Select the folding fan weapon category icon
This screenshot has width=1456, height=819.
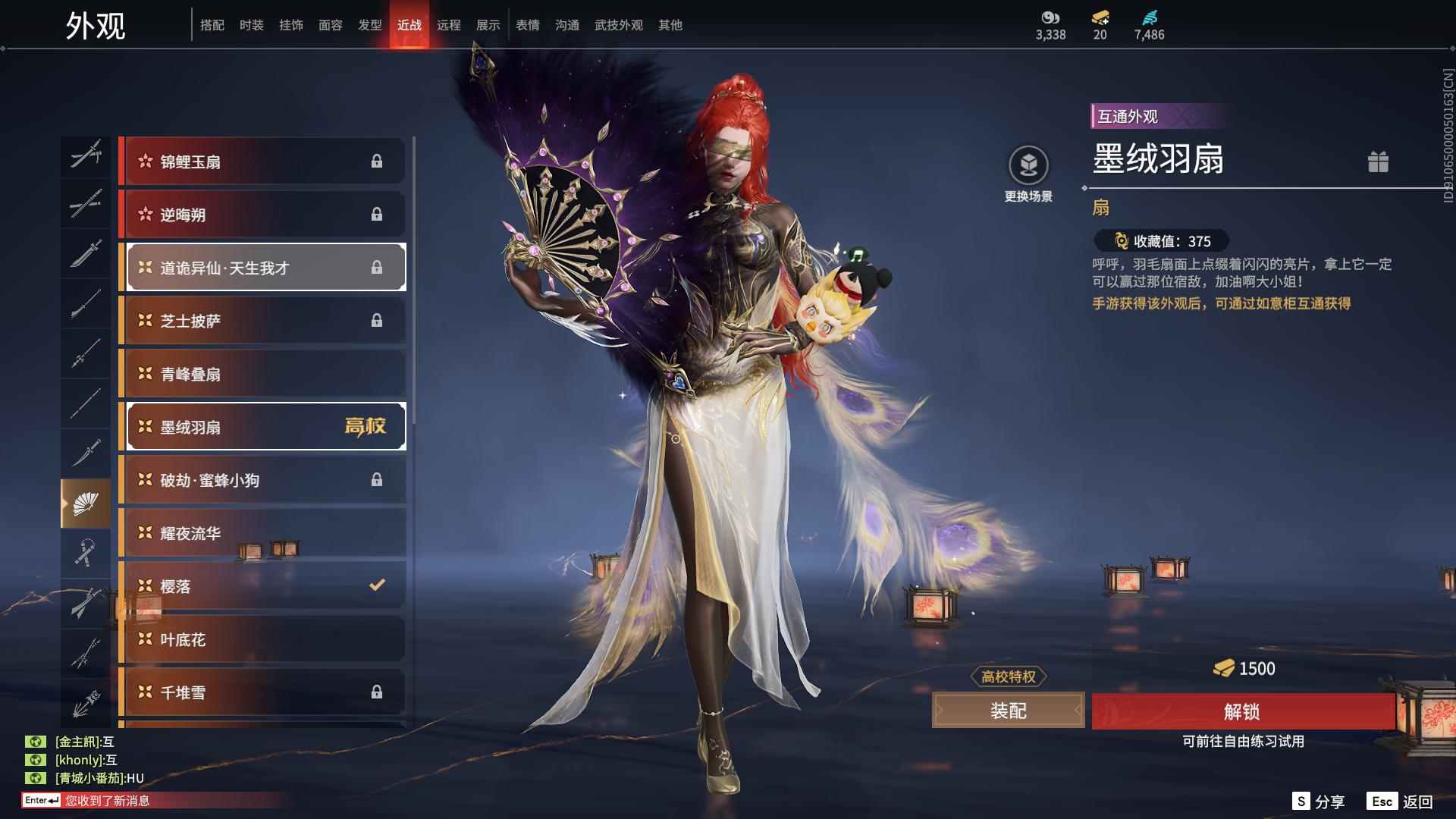[x=86, y=504]
